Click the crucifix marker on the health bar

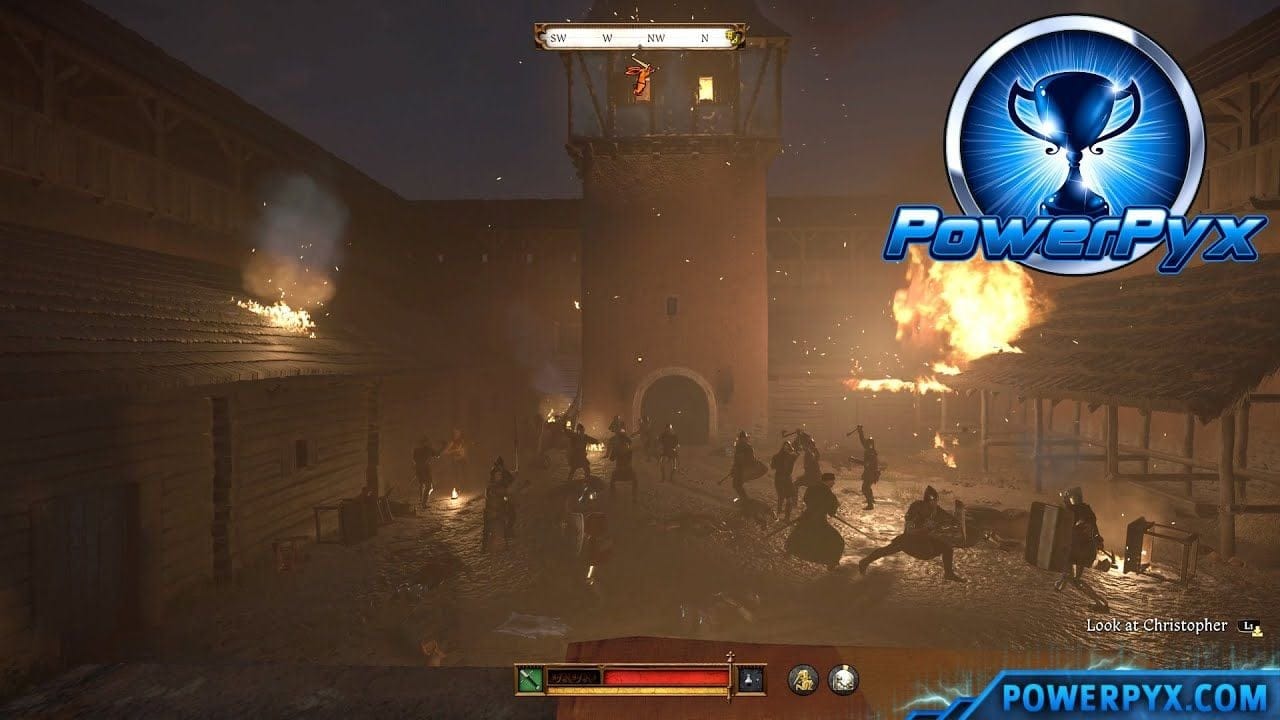click(x=730, y=654)
